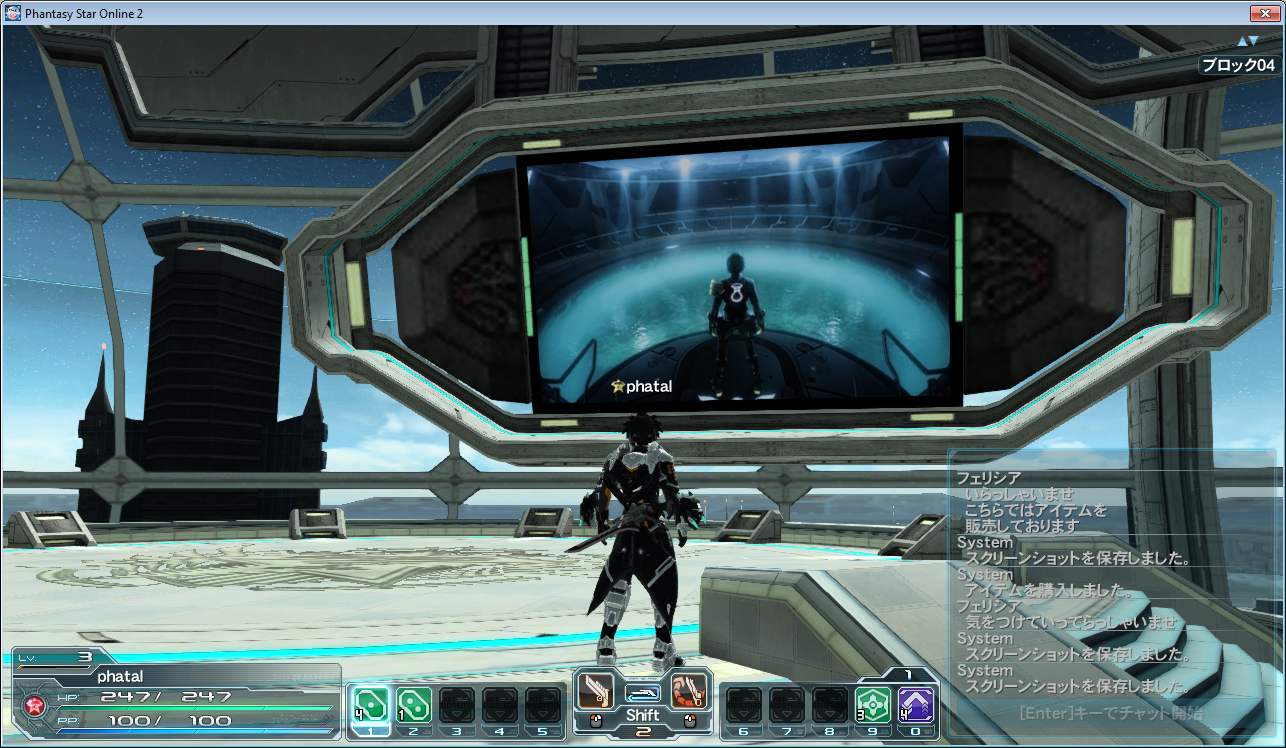Click the ブロック04 block label
Viewport: 1286px width, 748px height.
[1241, 63]
